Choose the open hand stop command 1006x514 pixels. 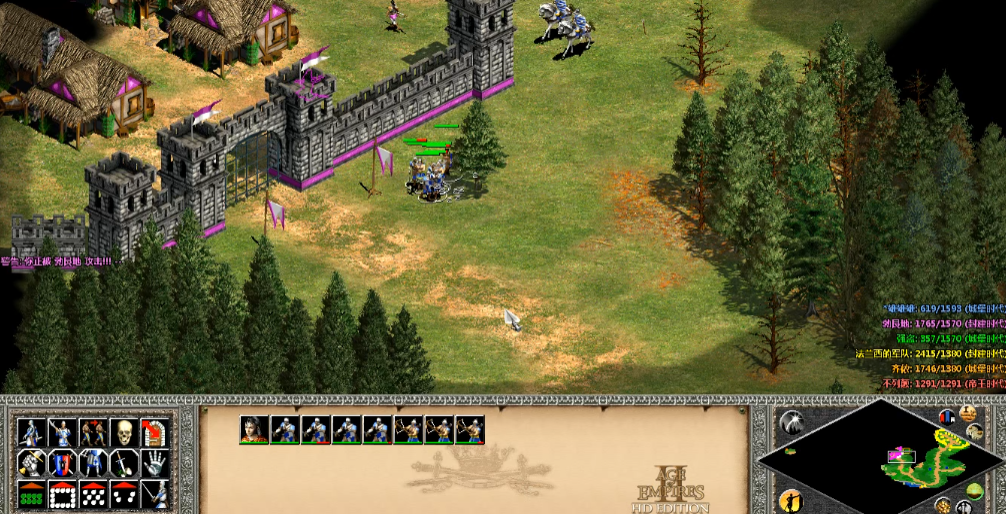tap(153, 463)
